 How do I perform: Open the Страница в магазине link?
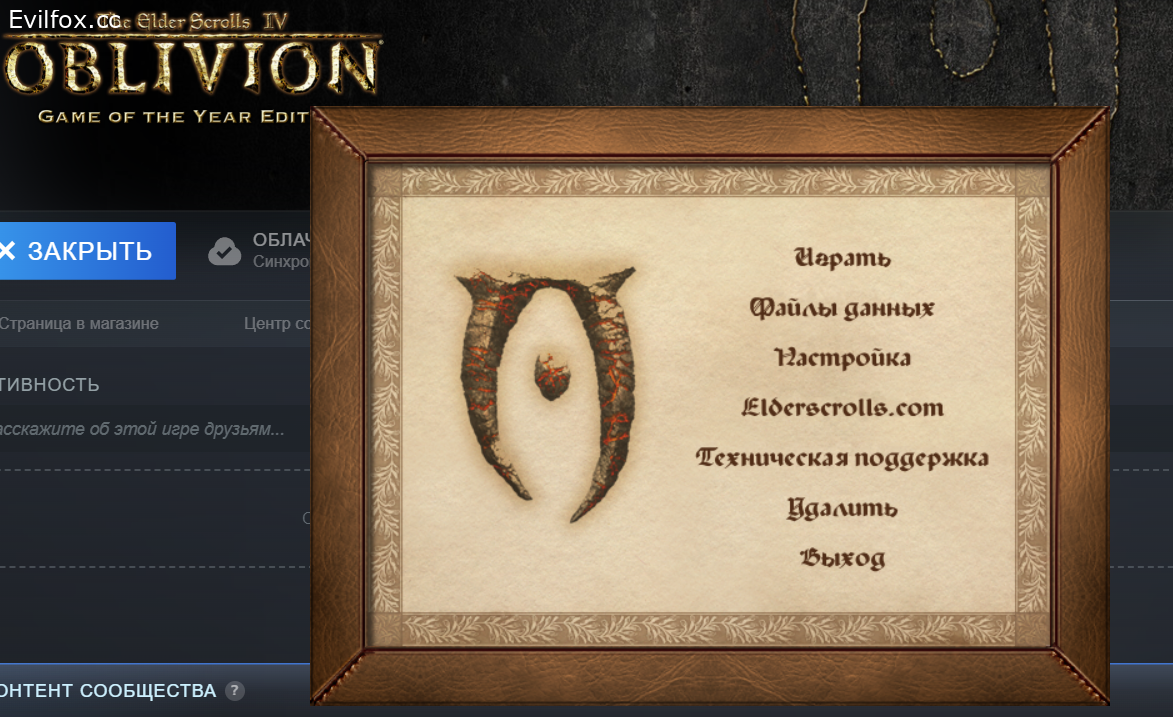pyautogui.click(x=78, y=324)
